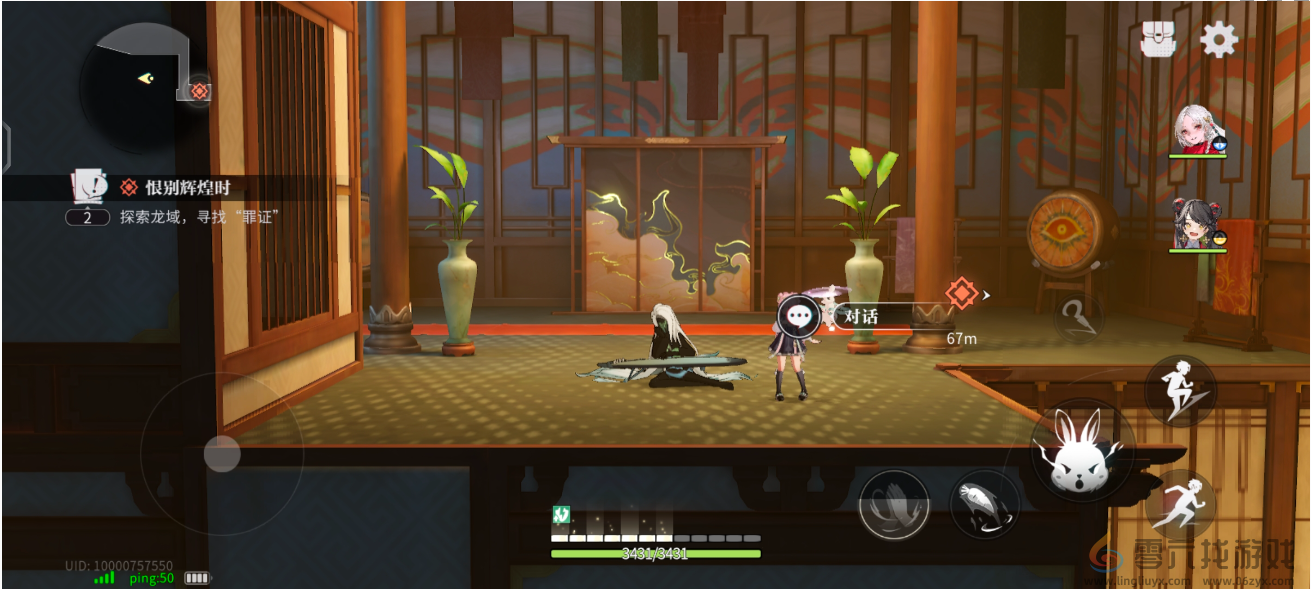Screen dimensions: 1311x589
Task: Select the red diamond quest waypoint marker
Action: (x=961, y=294)
